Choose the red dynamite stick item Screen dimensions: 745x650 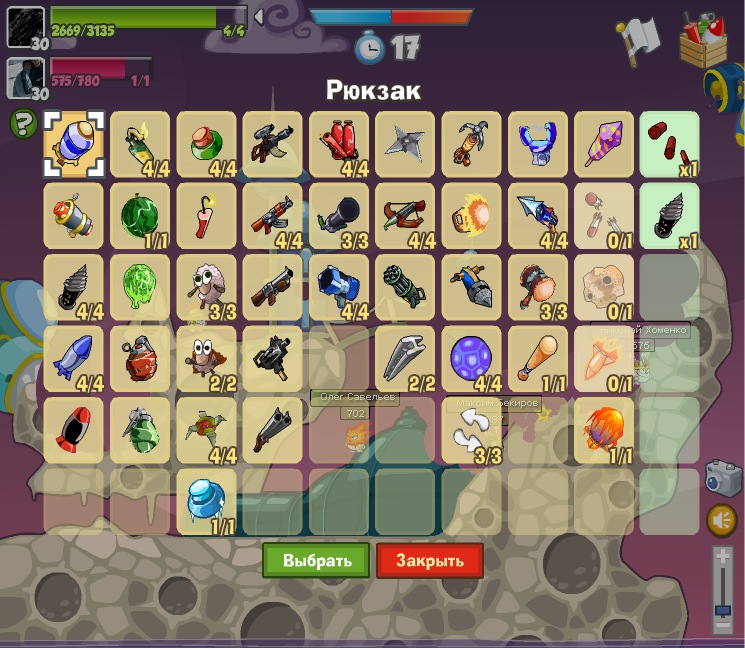(x=206, y=215)
